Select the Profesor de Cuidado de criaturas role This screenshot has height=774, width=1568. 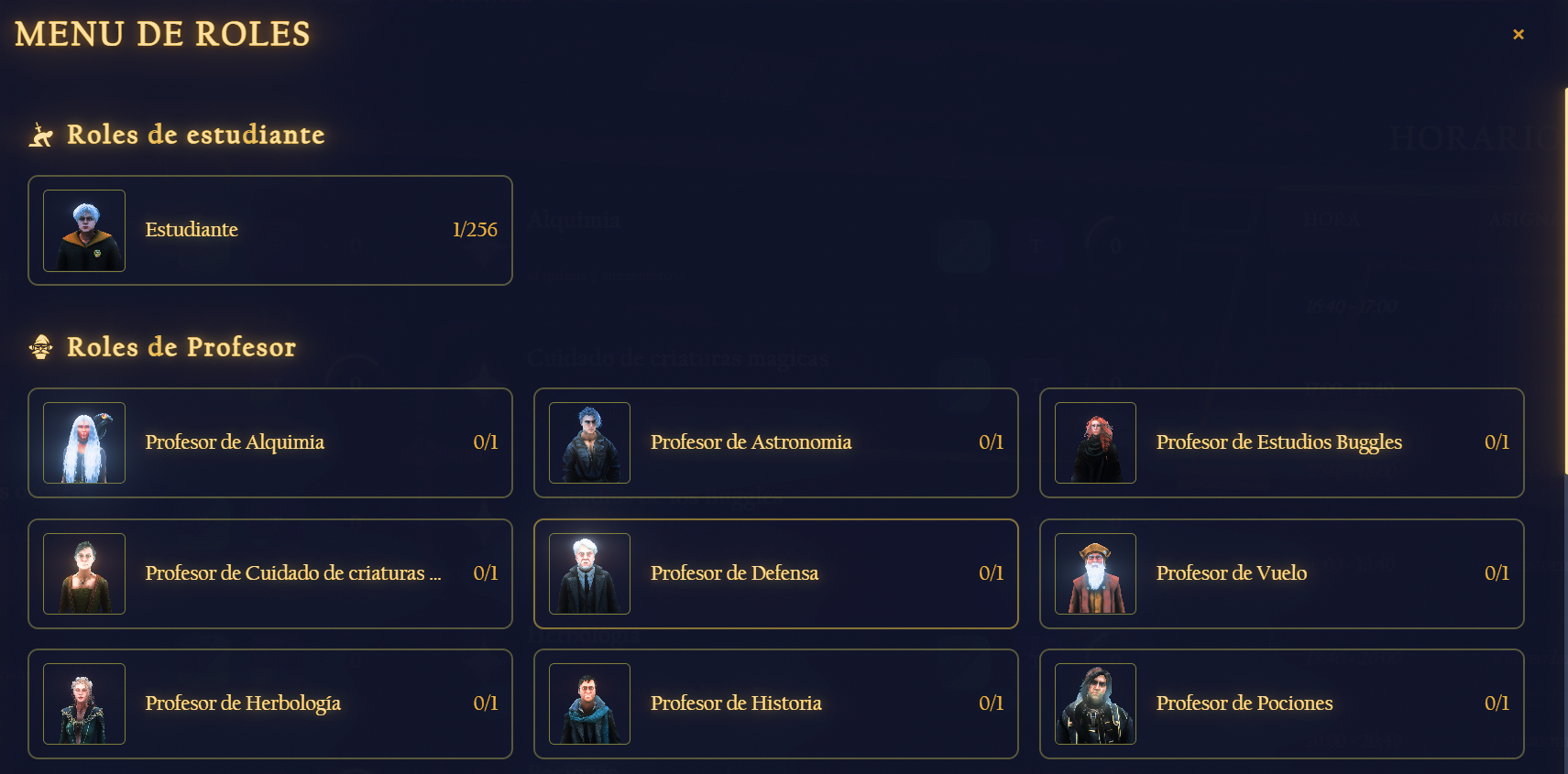[x=270, y=573]
